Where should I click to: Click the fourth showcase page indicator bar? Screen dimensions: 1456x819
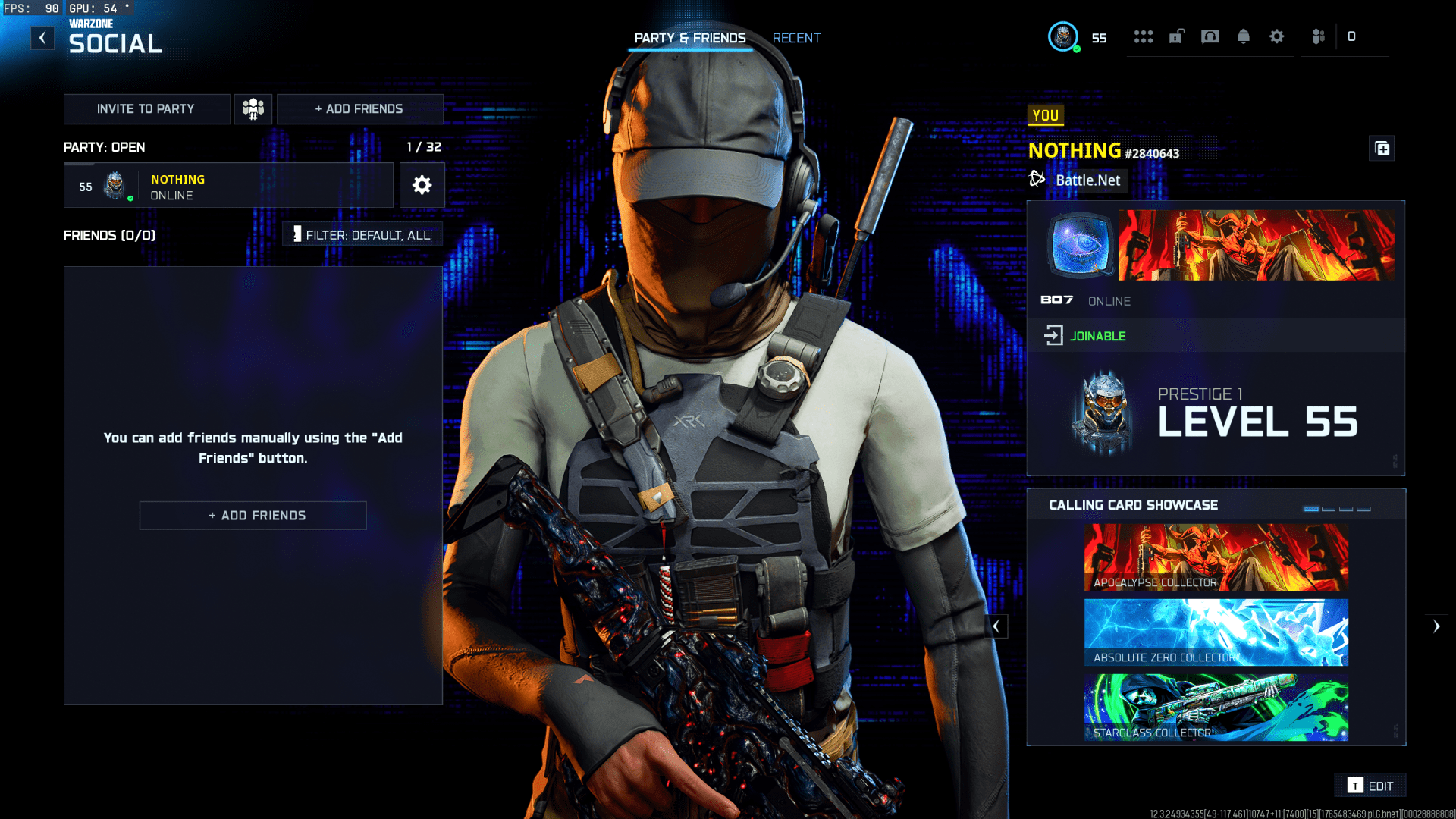point(1365,508)
